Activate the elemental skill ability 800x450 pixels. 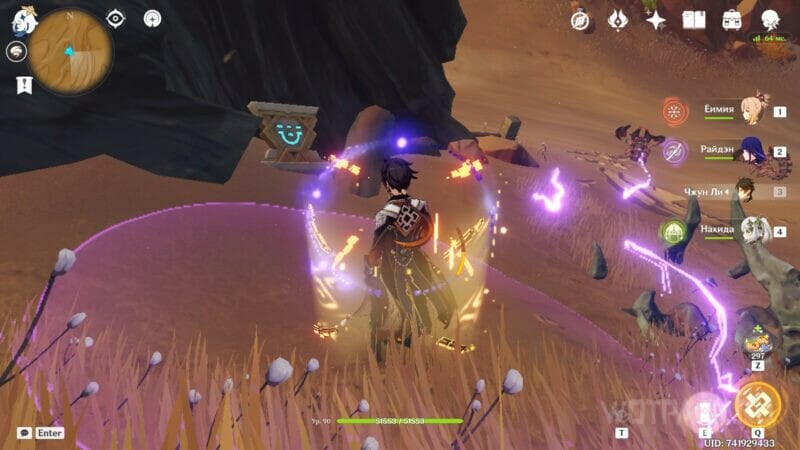703,408
